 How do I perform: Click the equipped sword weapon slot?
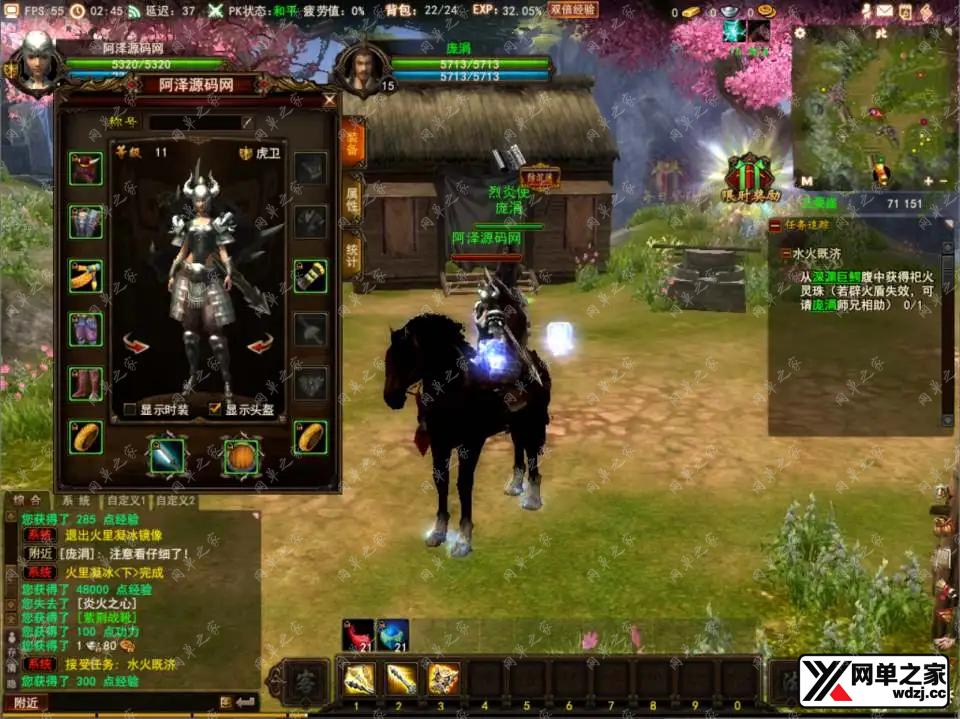click(x=167, y=455)
